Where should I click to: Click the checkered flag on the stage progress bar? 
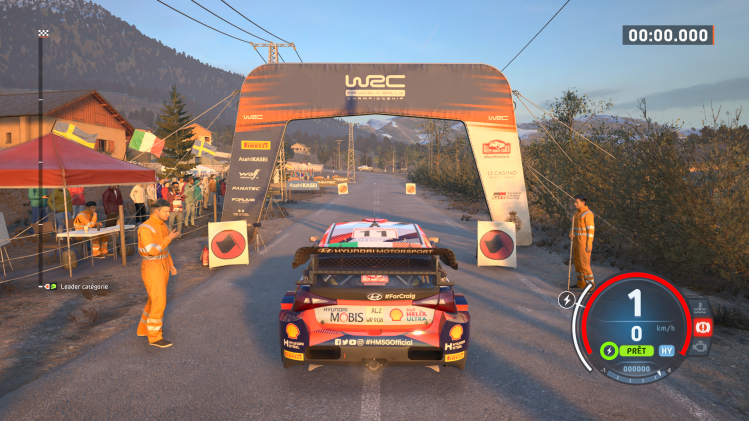coord(42,34)
